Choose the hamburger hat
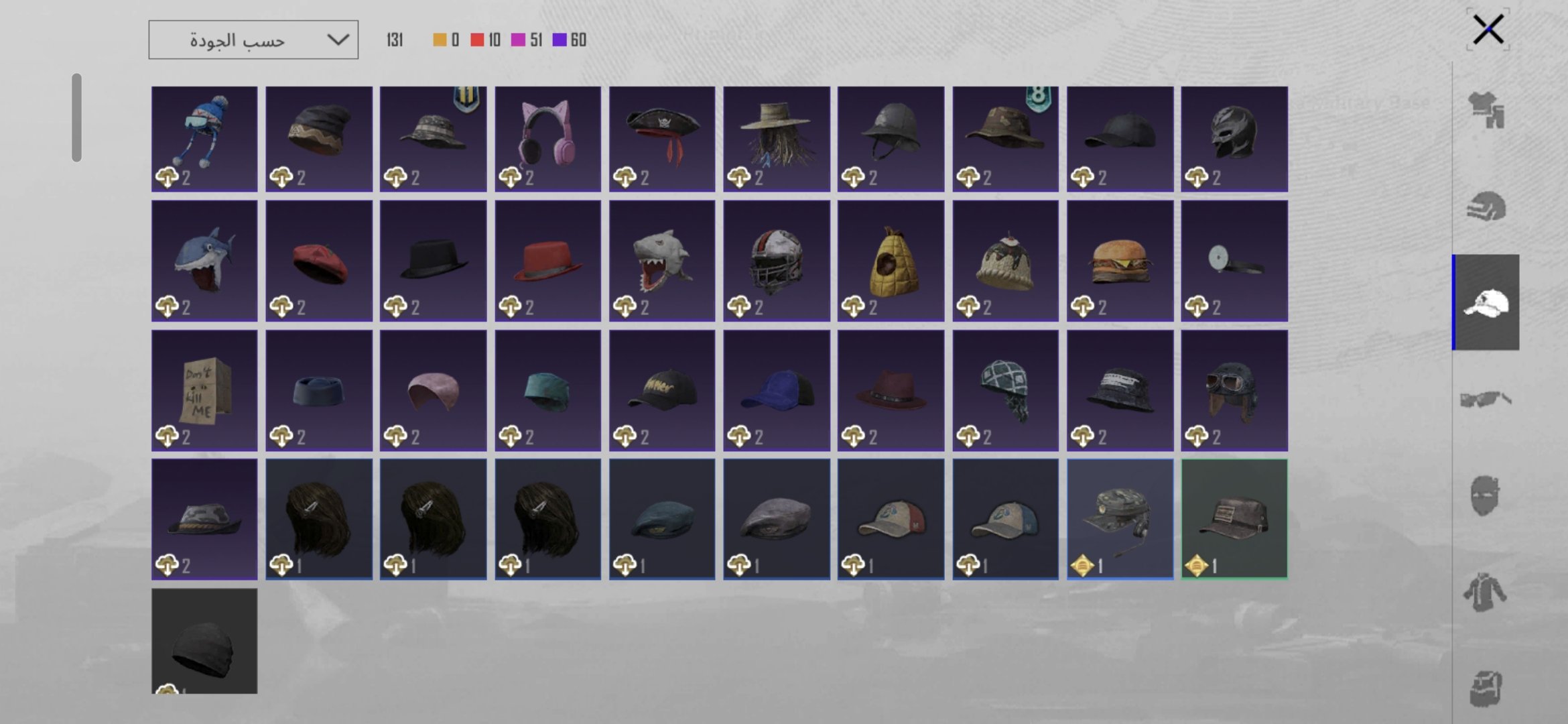Image resolution: width=1568 pixels, height=724 pixels. [1120, 260]
